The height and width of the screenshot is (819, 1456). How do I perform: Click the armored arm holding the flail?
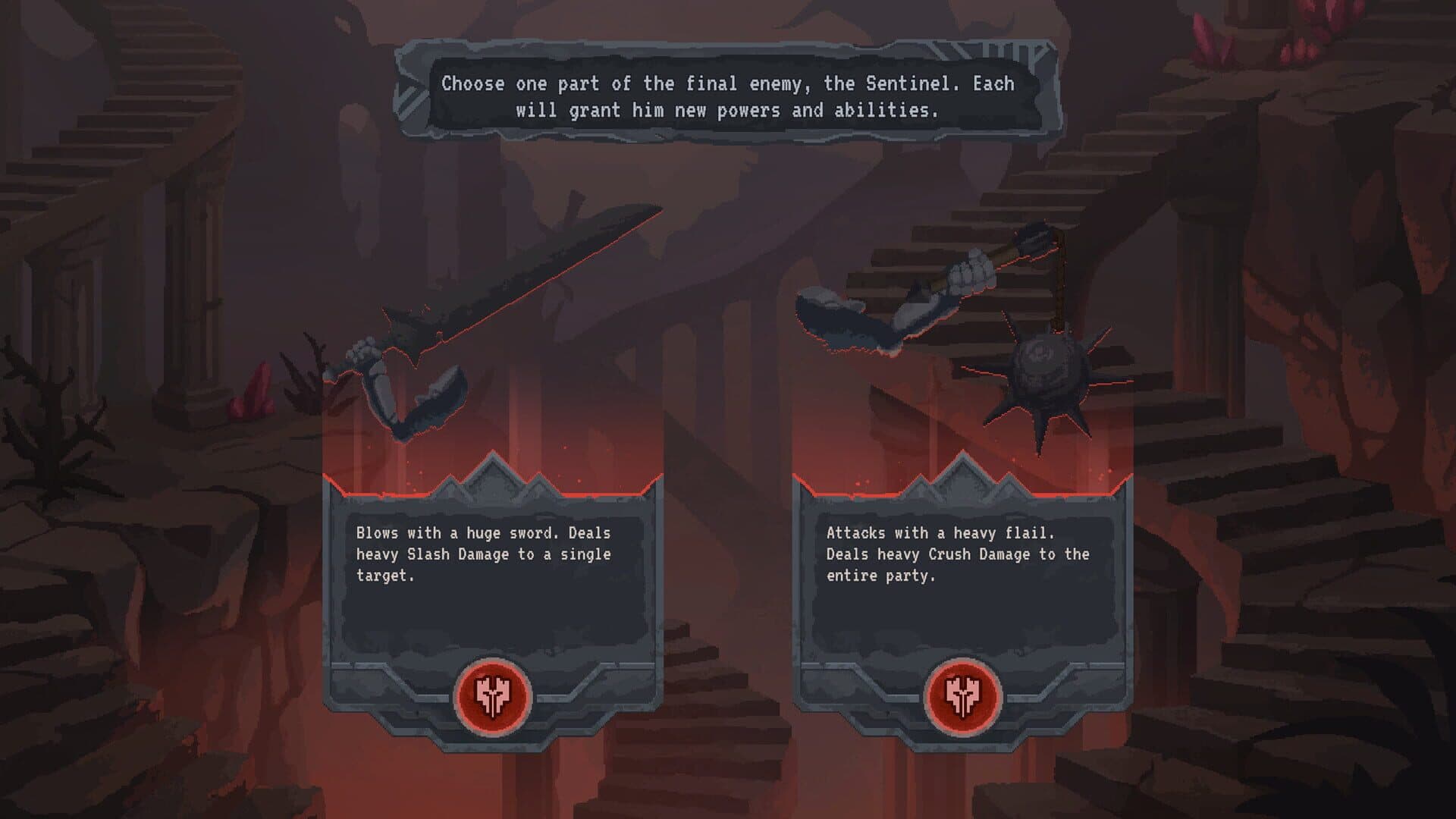[x=872, y=318]
